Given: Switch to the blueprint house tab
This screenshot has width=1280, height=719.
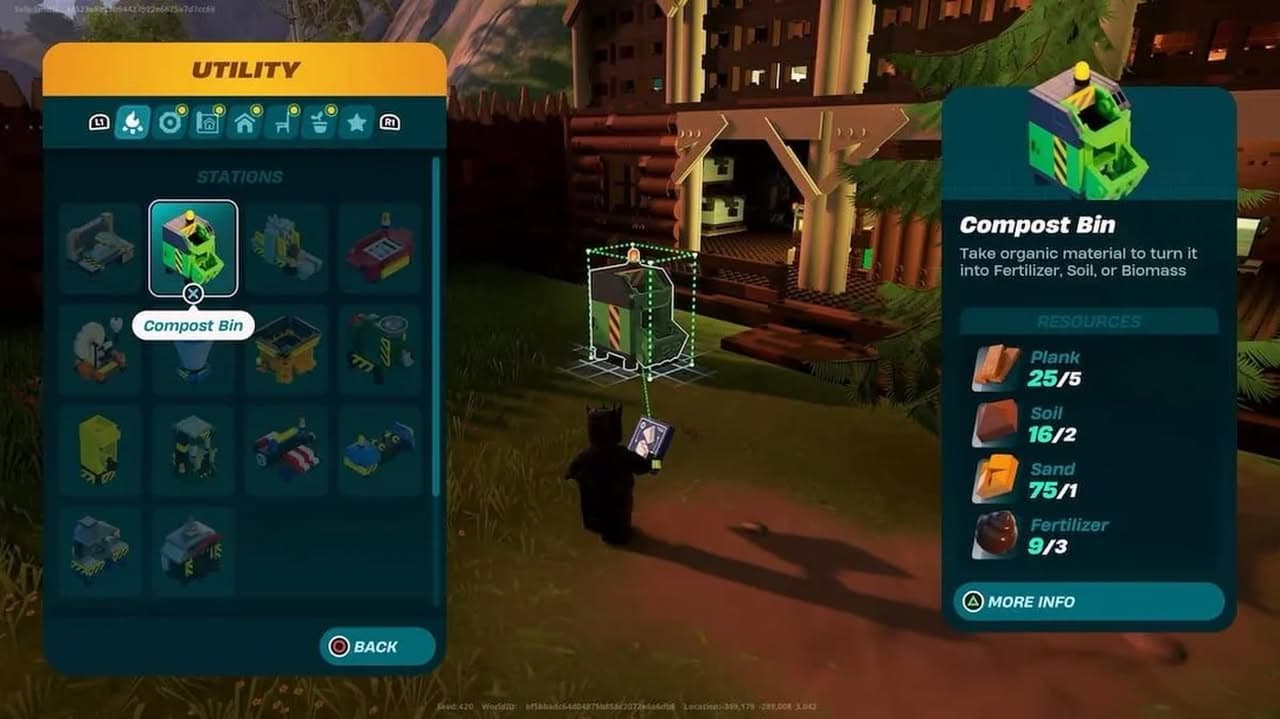Looking at the screenshot, I should point(208,123).
